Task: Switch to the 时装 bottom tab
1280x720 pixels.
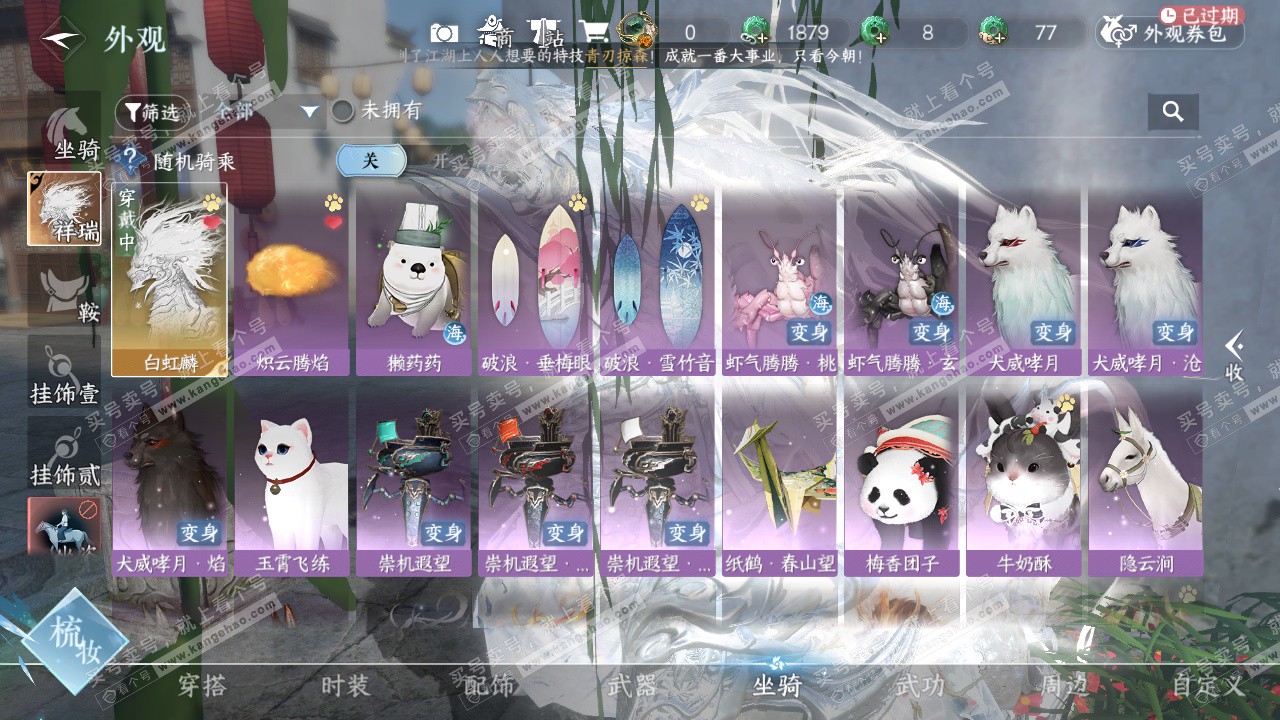Action: tap(345, 686)
